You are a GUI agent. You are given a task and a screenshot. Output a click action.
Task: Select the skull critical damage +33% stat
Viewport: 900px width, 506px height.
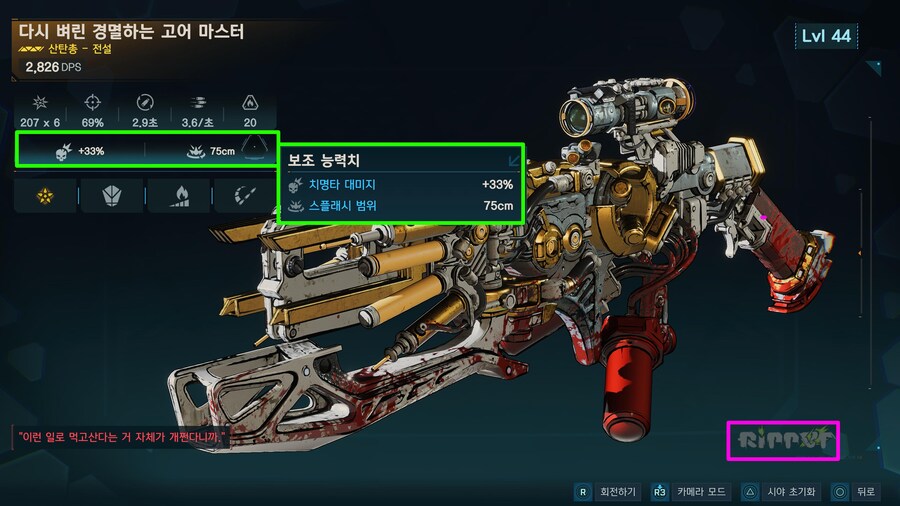pos(80,151)
